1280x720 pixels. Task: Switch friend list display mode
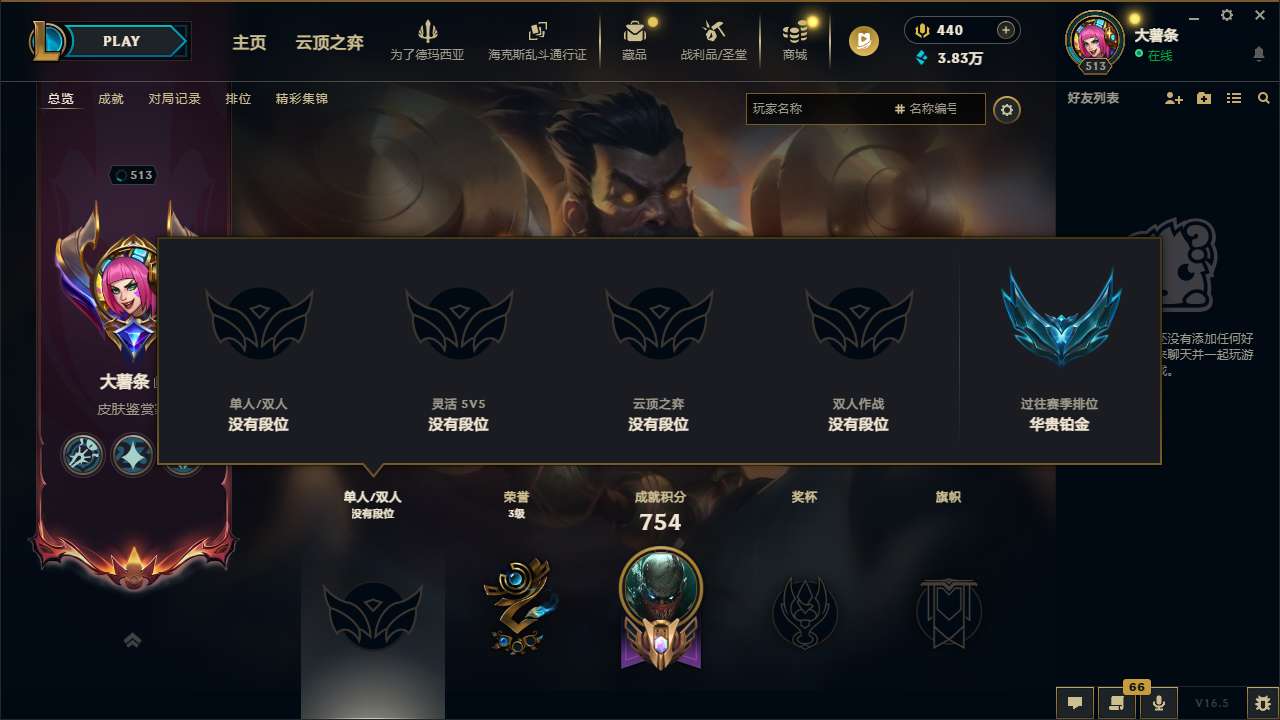pos(1233,98)
